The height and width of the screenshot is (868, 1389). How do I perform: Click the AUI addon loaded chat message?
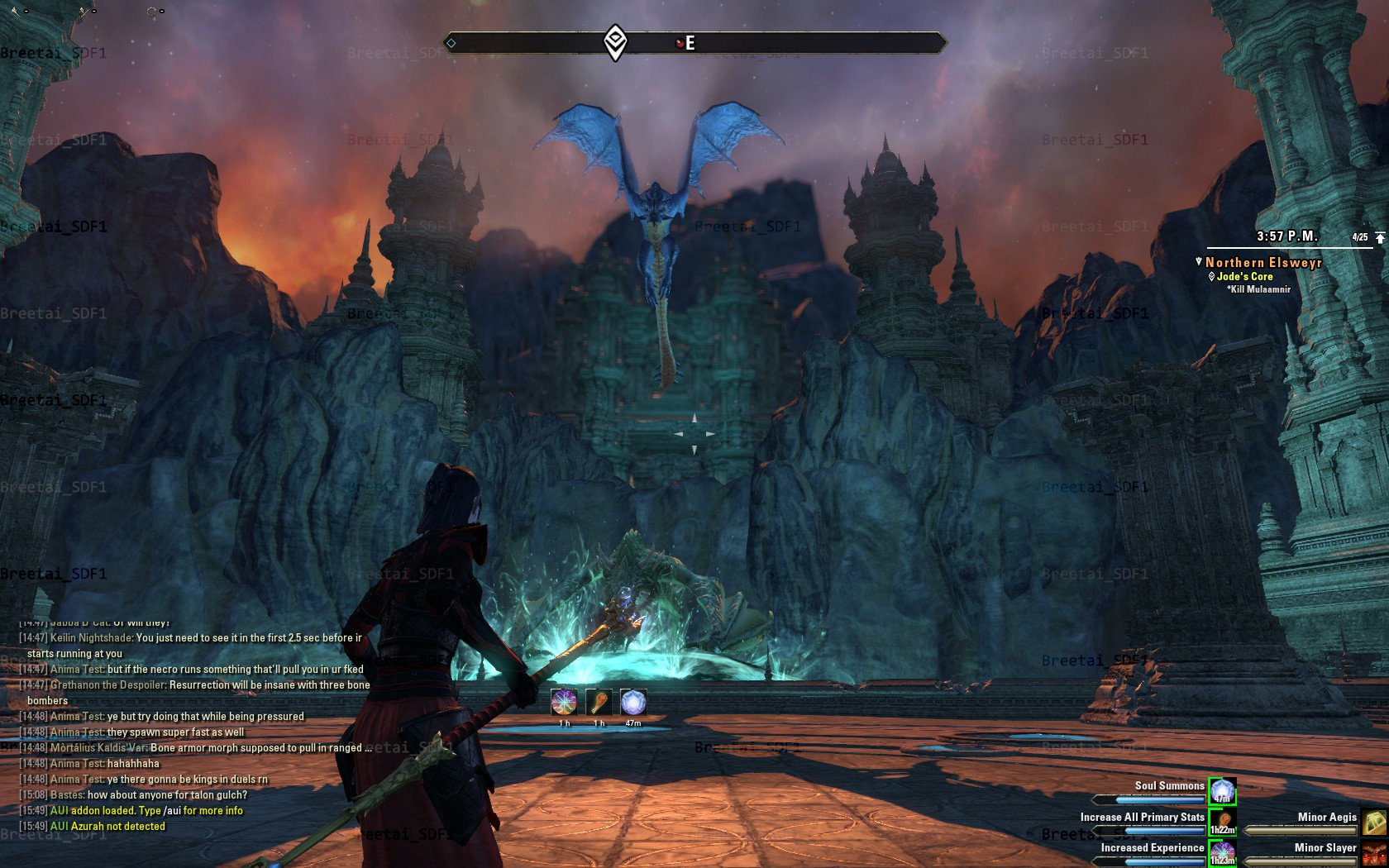click(146, 811)
